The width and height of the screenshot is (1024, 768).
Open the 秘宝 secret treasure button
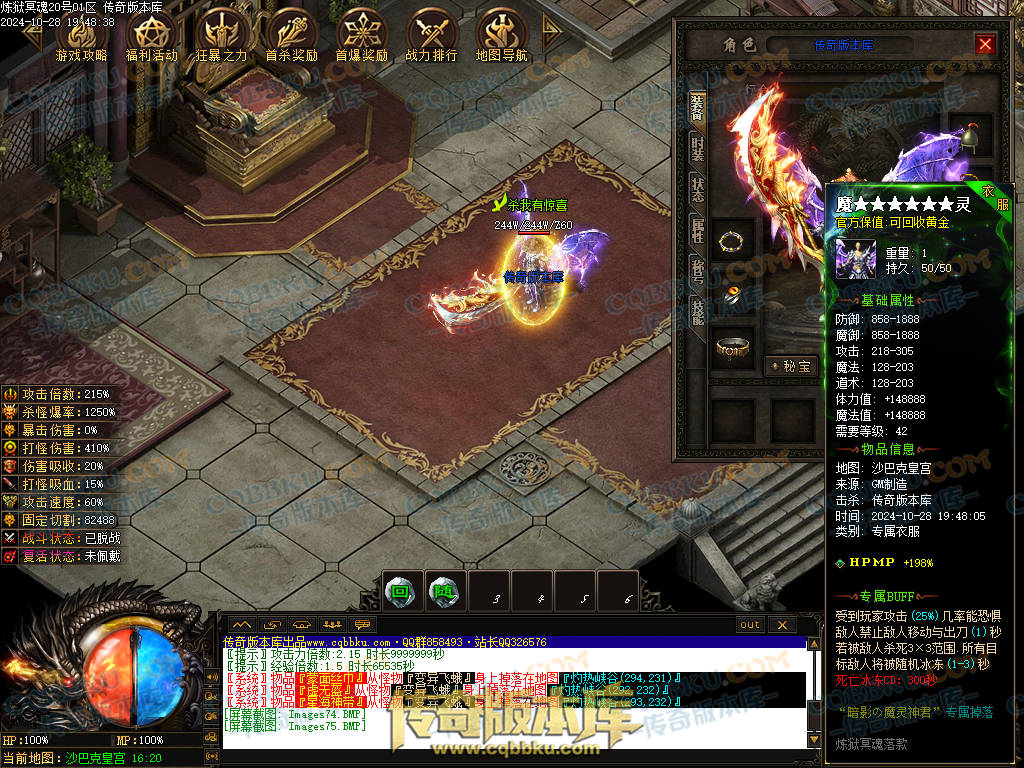[x=791, y=367]
